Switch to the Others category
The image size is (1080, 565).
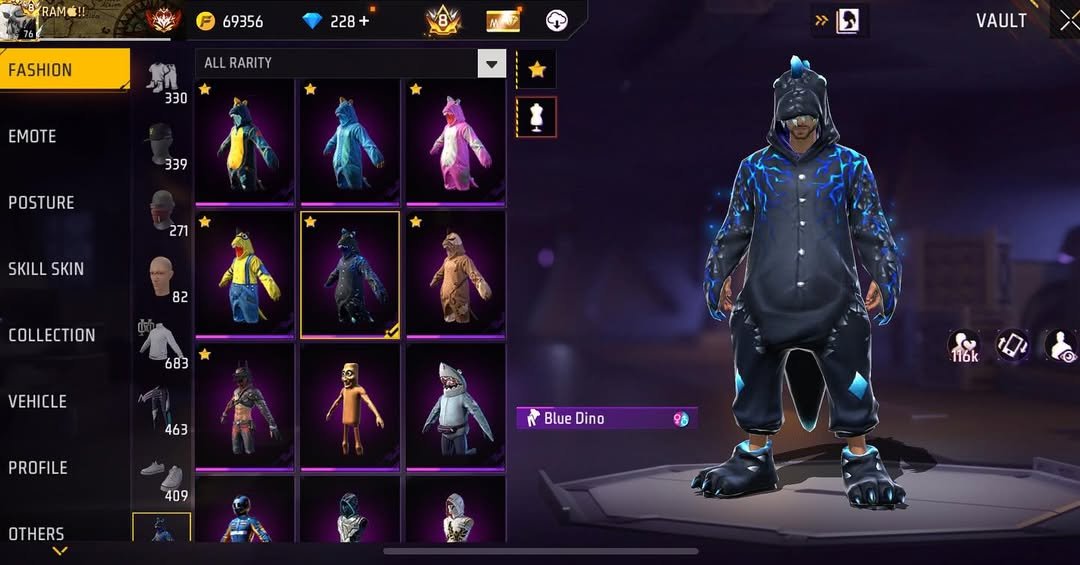click(x=36, y=533)
